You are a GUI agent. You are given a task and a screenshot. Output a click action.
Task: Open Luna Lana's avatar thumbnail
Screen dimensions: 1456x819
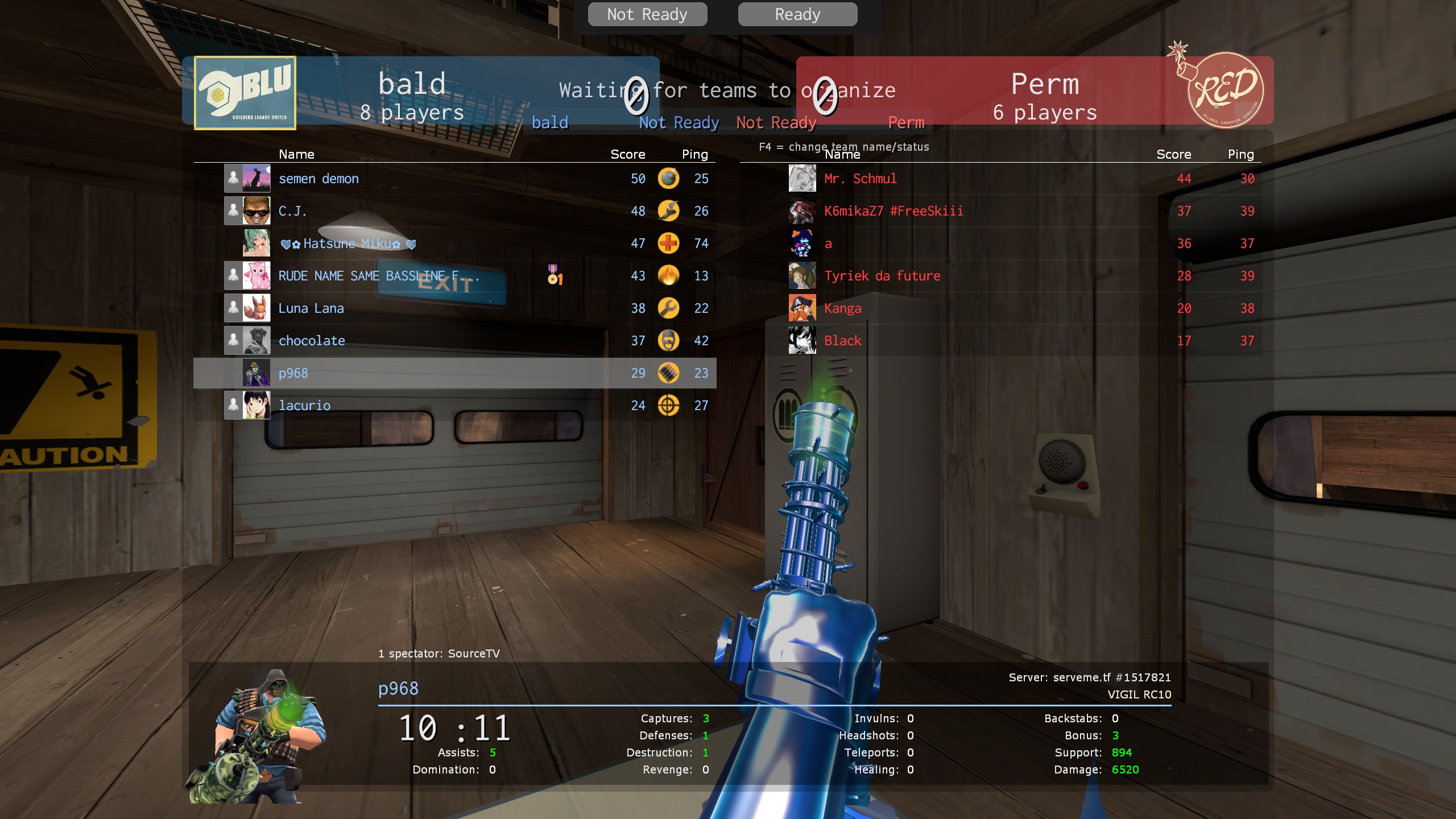257,308
